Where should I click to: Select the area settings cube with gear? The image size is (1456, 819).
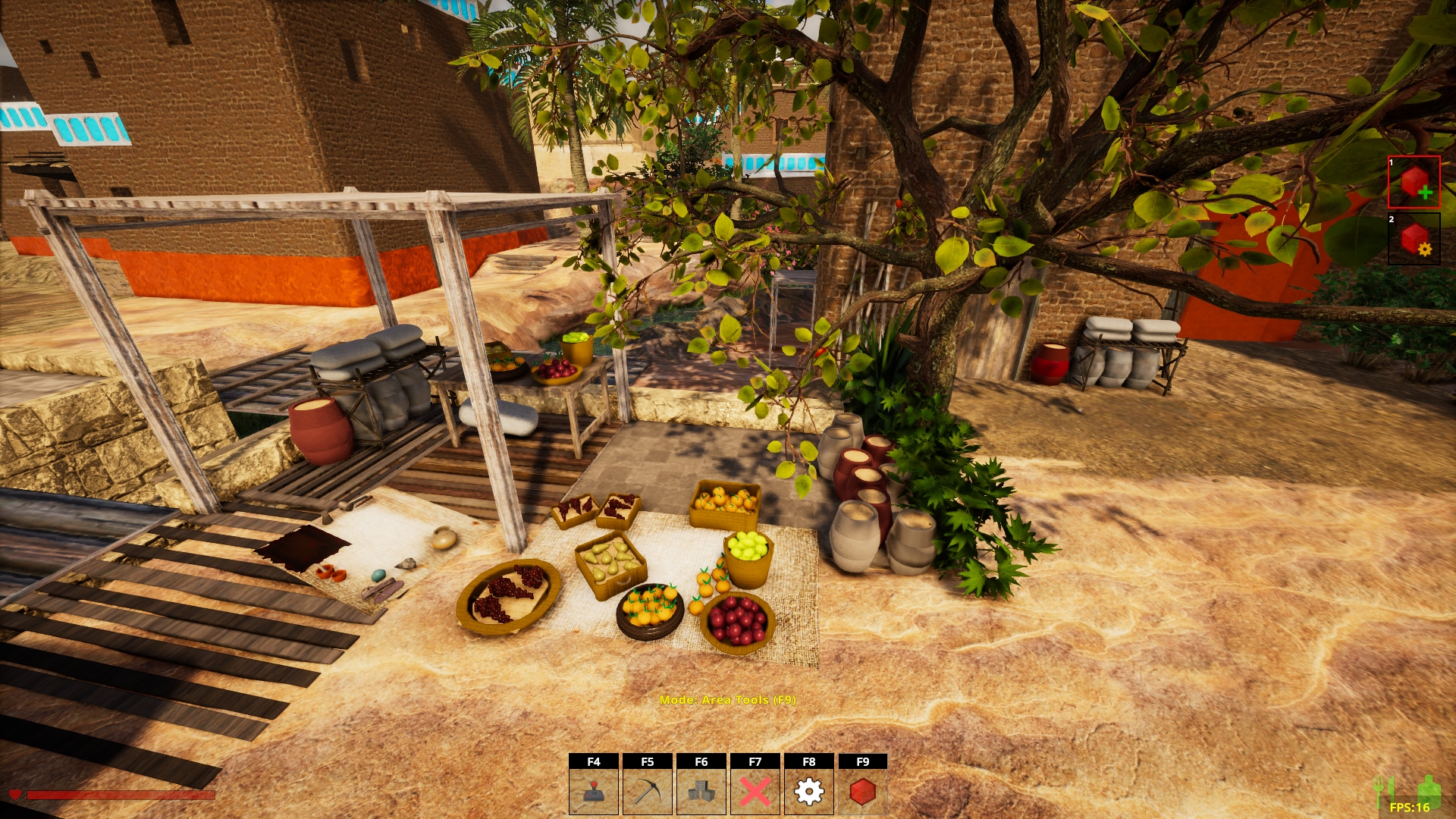click(x=1414, y=240)
